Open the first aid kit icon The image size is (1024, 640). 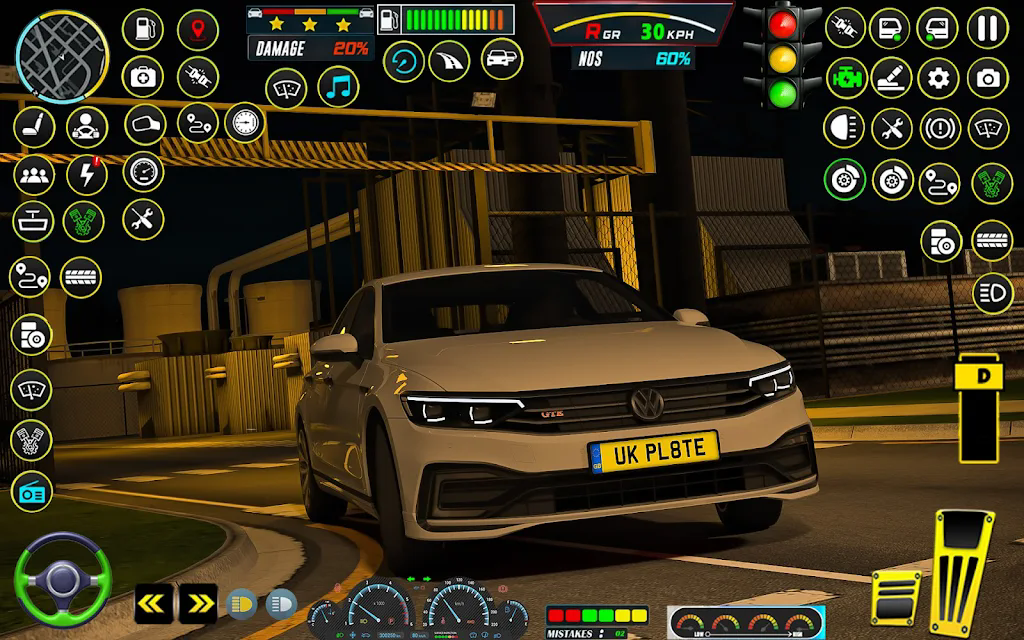point(142,77)
